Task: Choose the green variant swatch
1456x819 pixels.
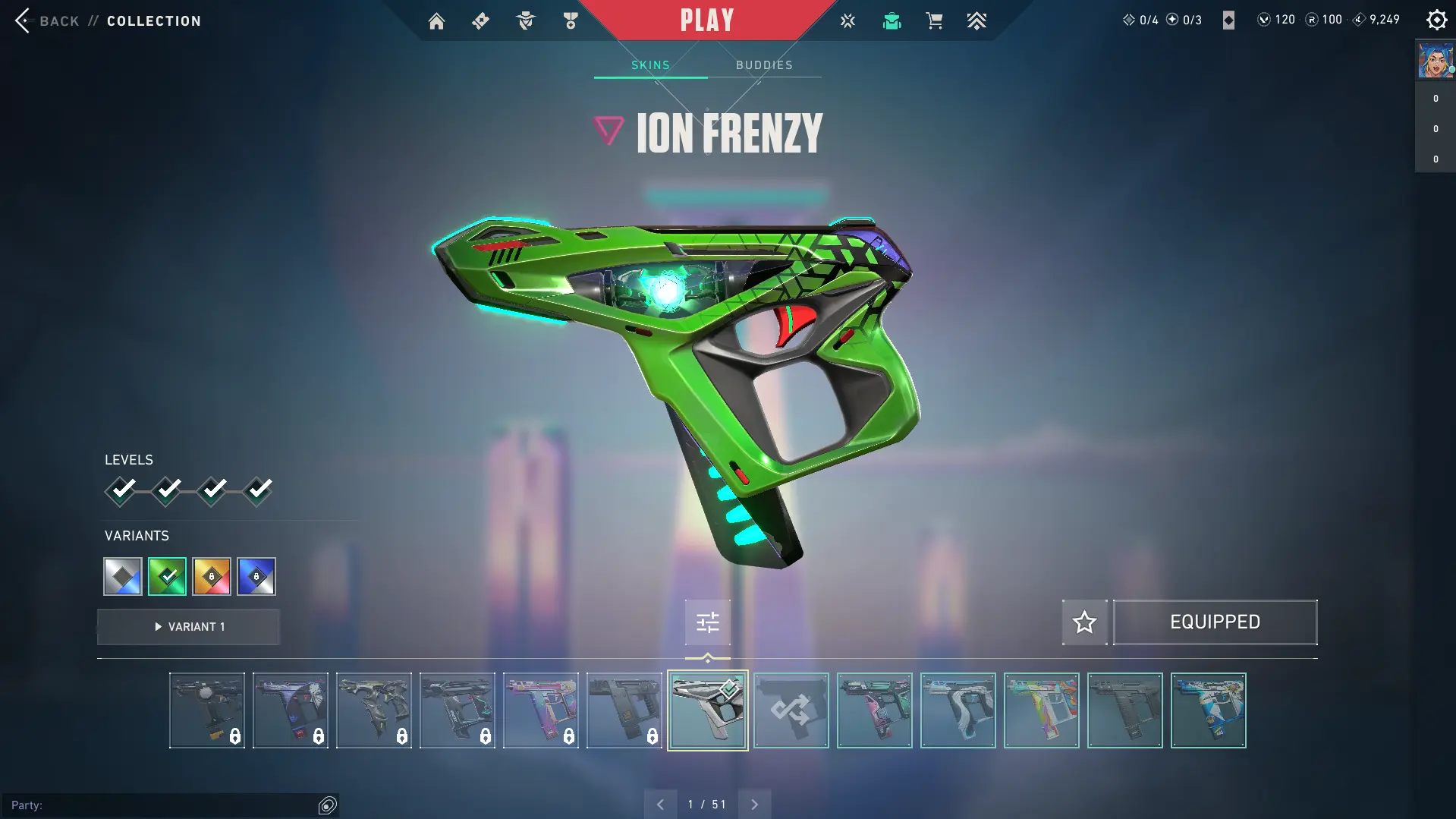Action: click(167, 577)
